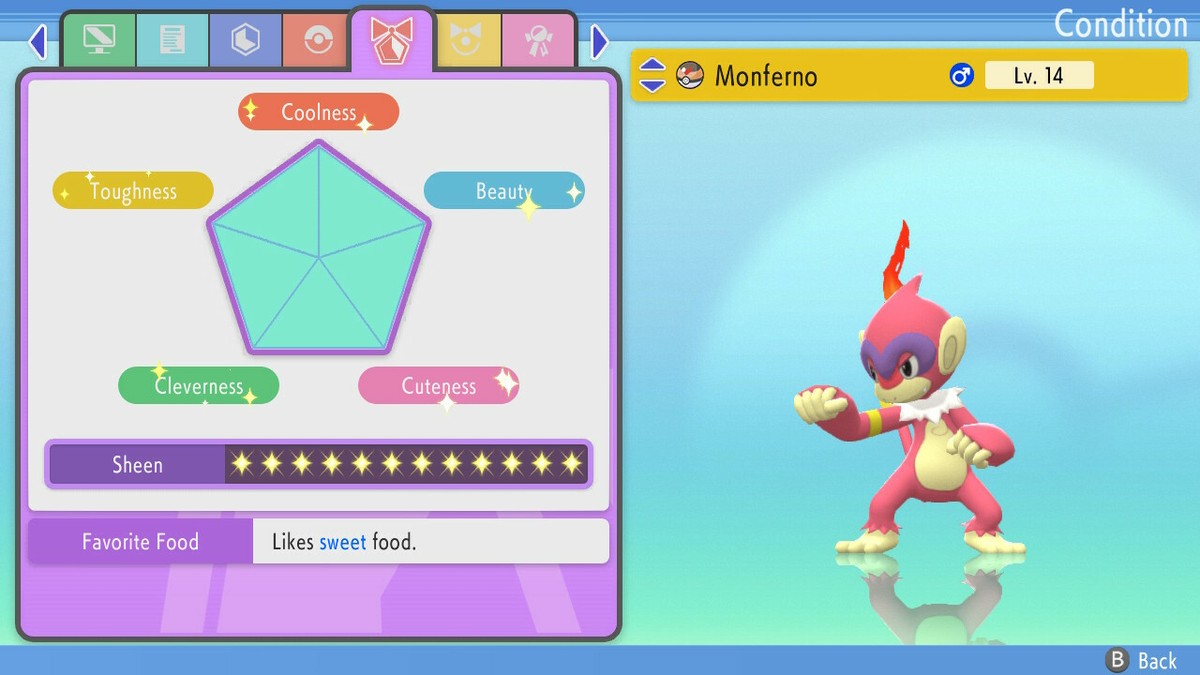
Task: Open the teal document notes tab
Action: pyautogui.click(x=172, y=40)
